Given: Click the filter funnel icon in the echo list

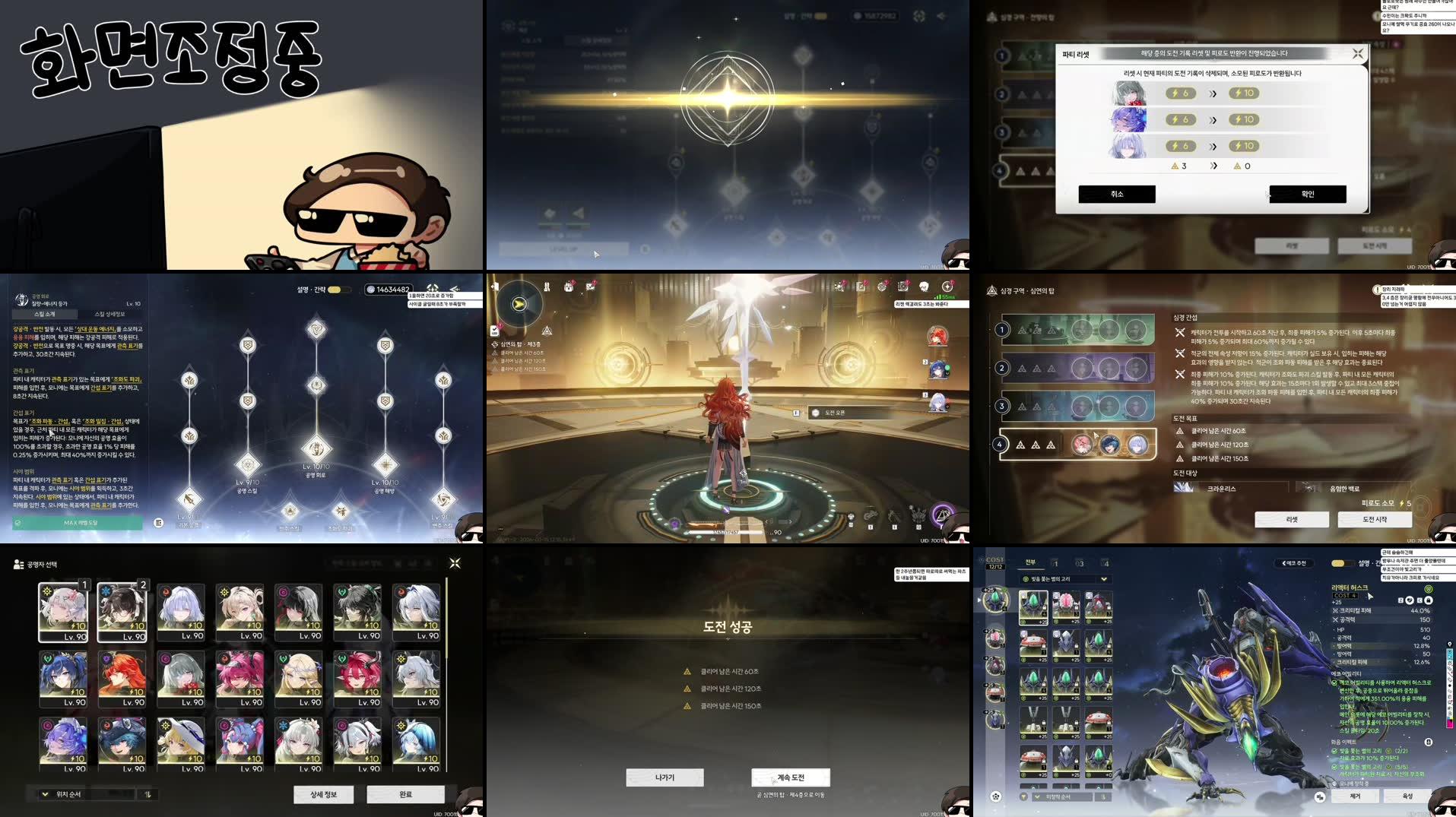Looking at the screenshot, I should [1024, 797].
